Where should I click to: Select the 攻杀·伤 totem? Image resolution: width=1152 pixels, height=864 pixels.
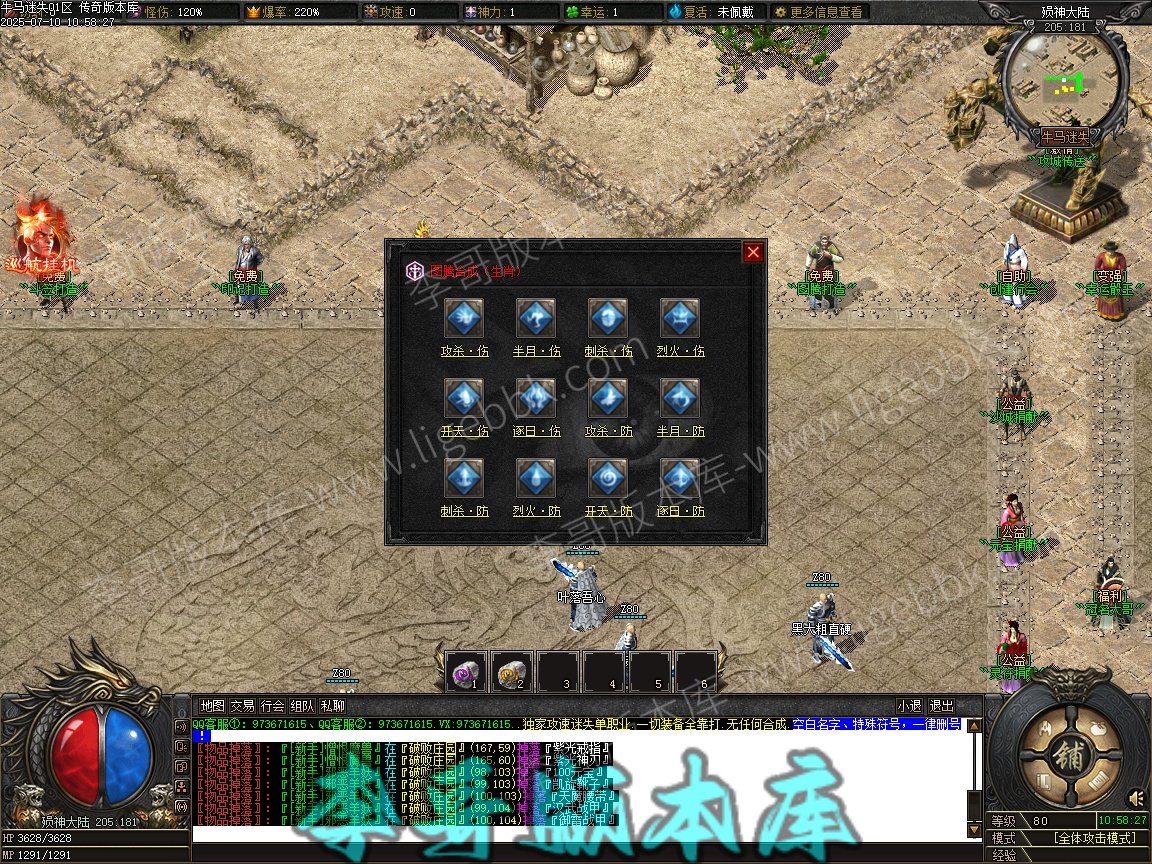464,319
